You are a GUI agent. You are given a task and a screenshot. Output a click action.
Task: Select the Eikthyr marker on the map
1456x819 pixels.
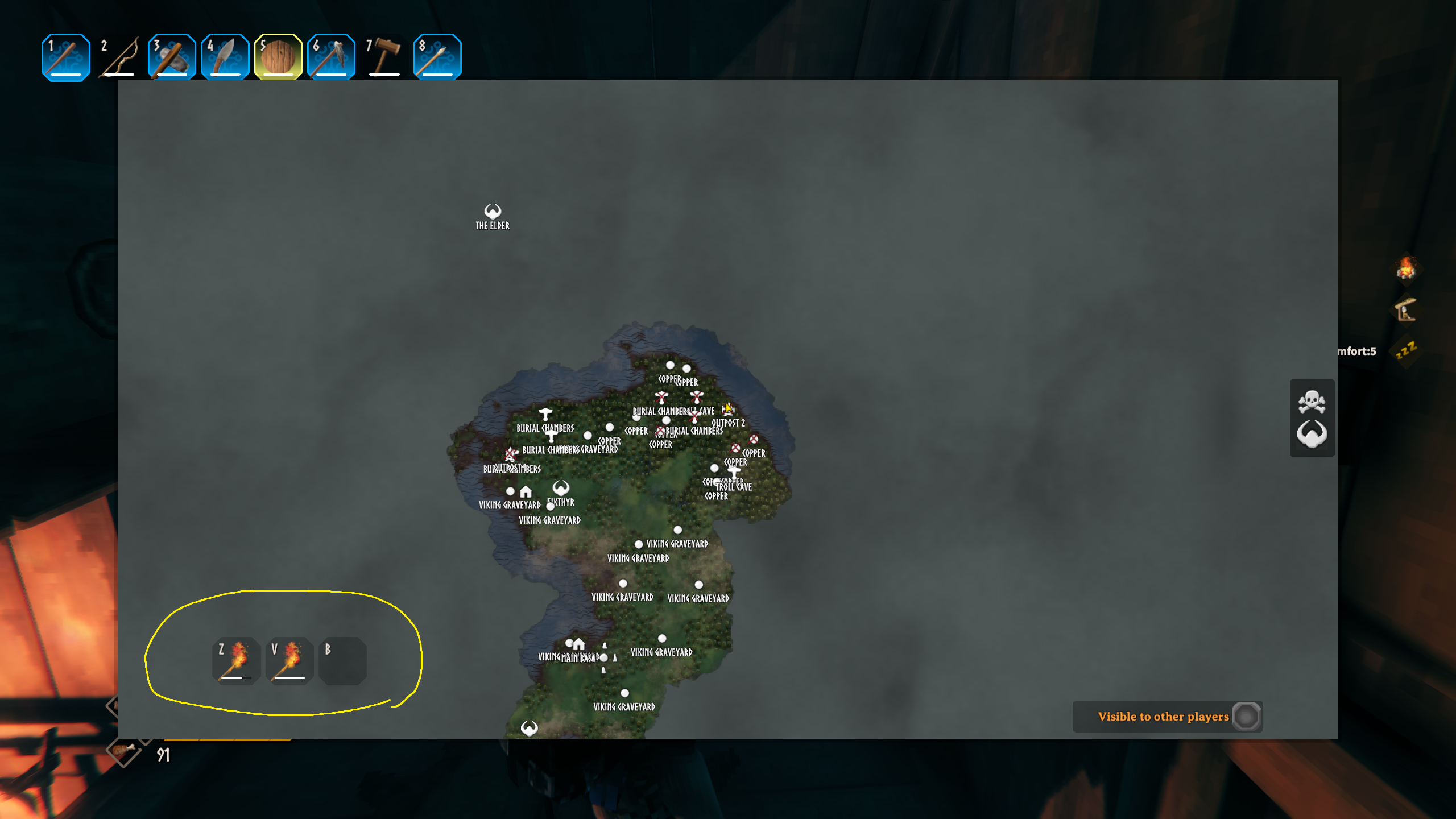[x=560, y=488]
